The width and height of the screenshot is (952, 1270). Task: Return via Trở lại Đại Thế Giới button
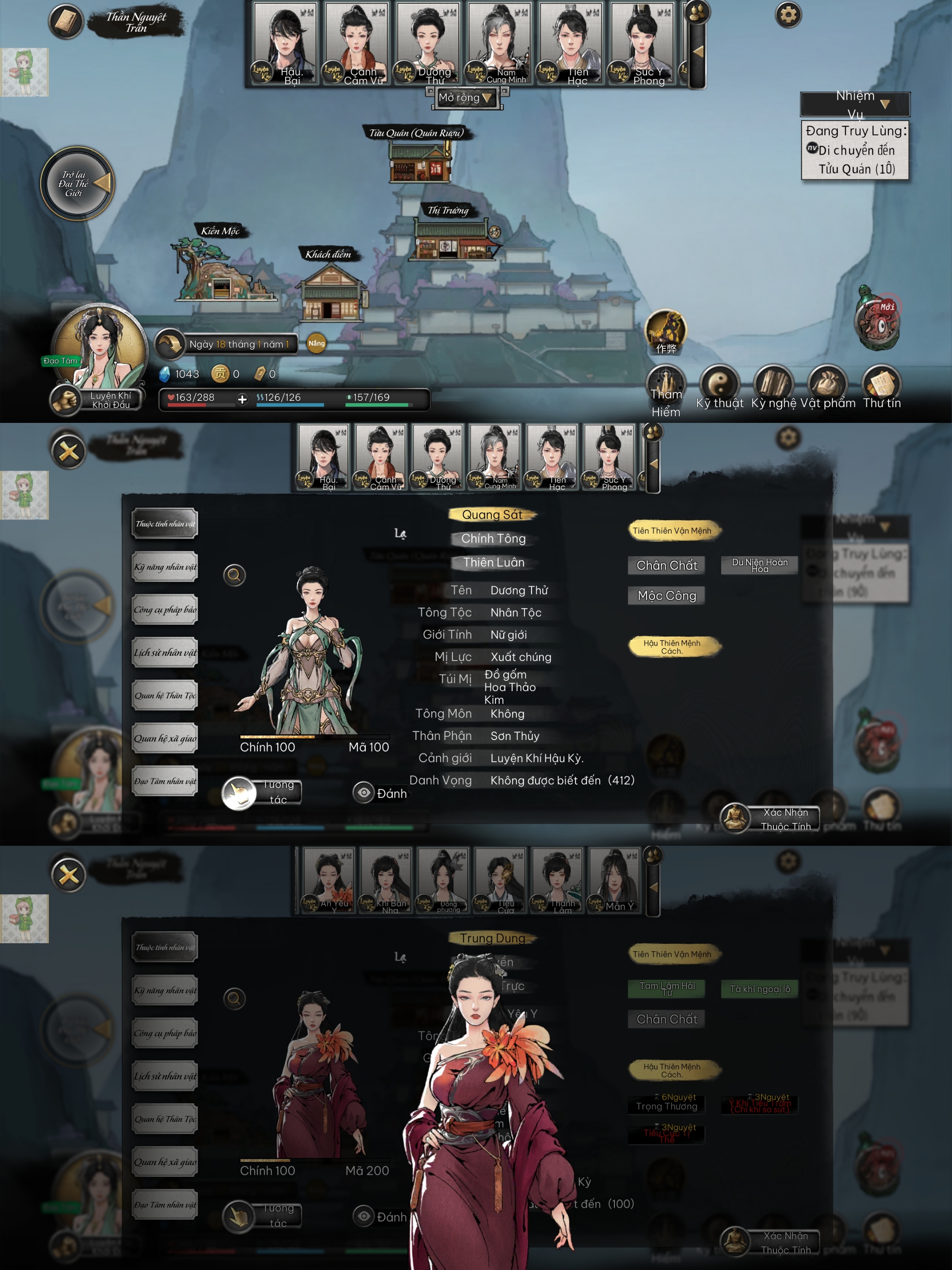tap(78, 184)
